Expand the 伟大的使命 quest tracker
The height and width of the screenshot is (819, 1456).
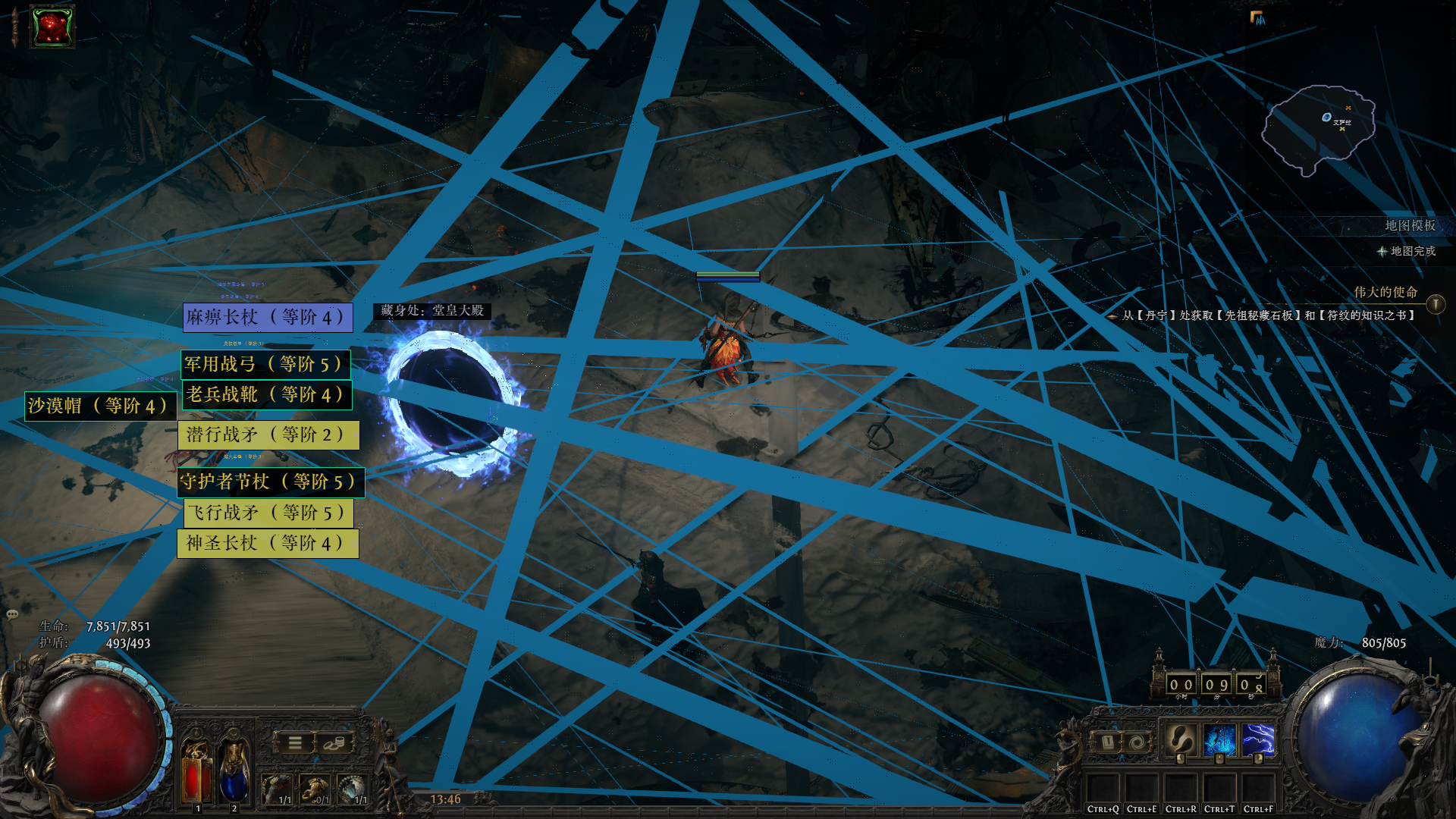1435,304
